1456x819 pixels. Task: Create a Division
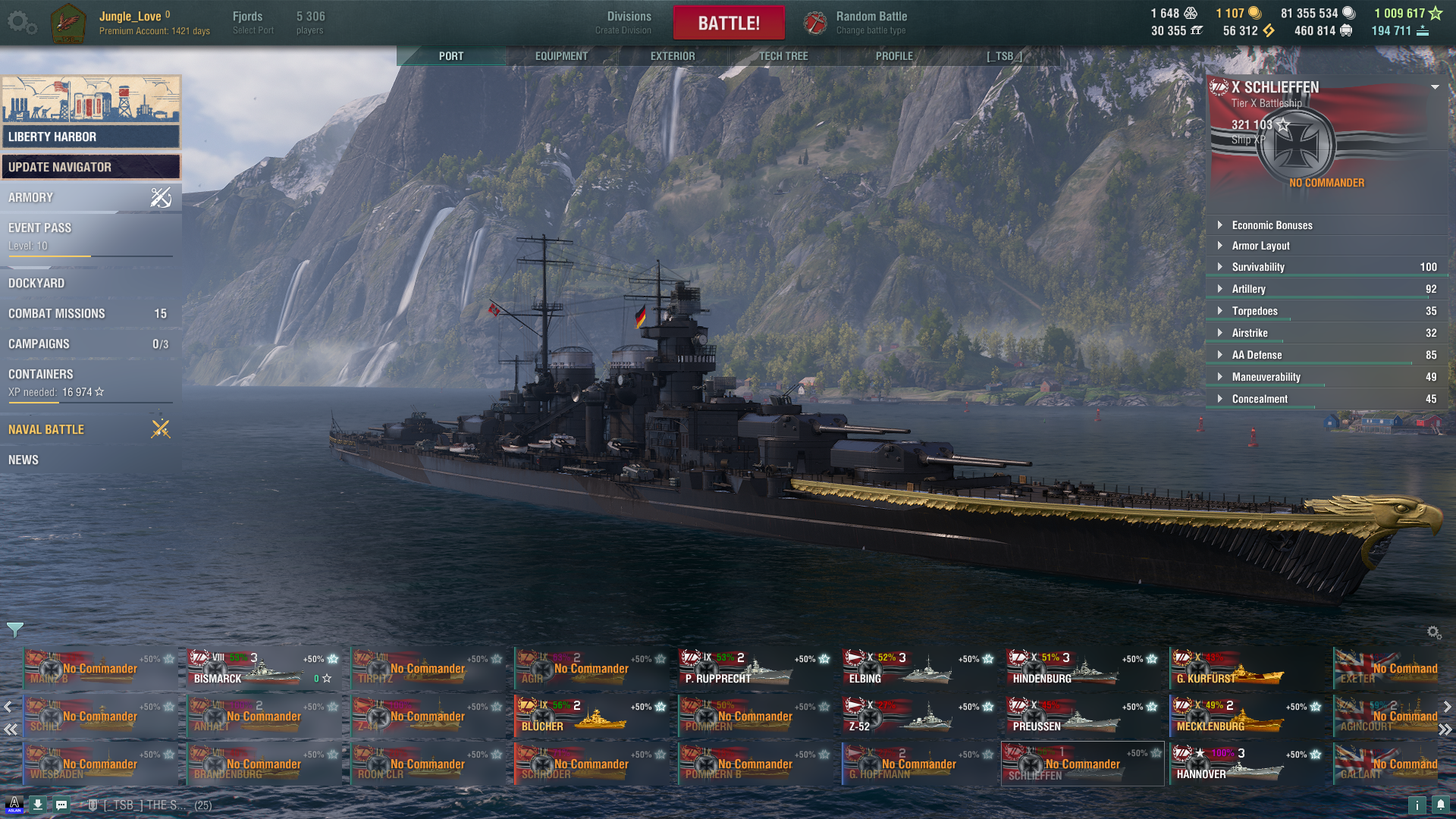[628, 23]
